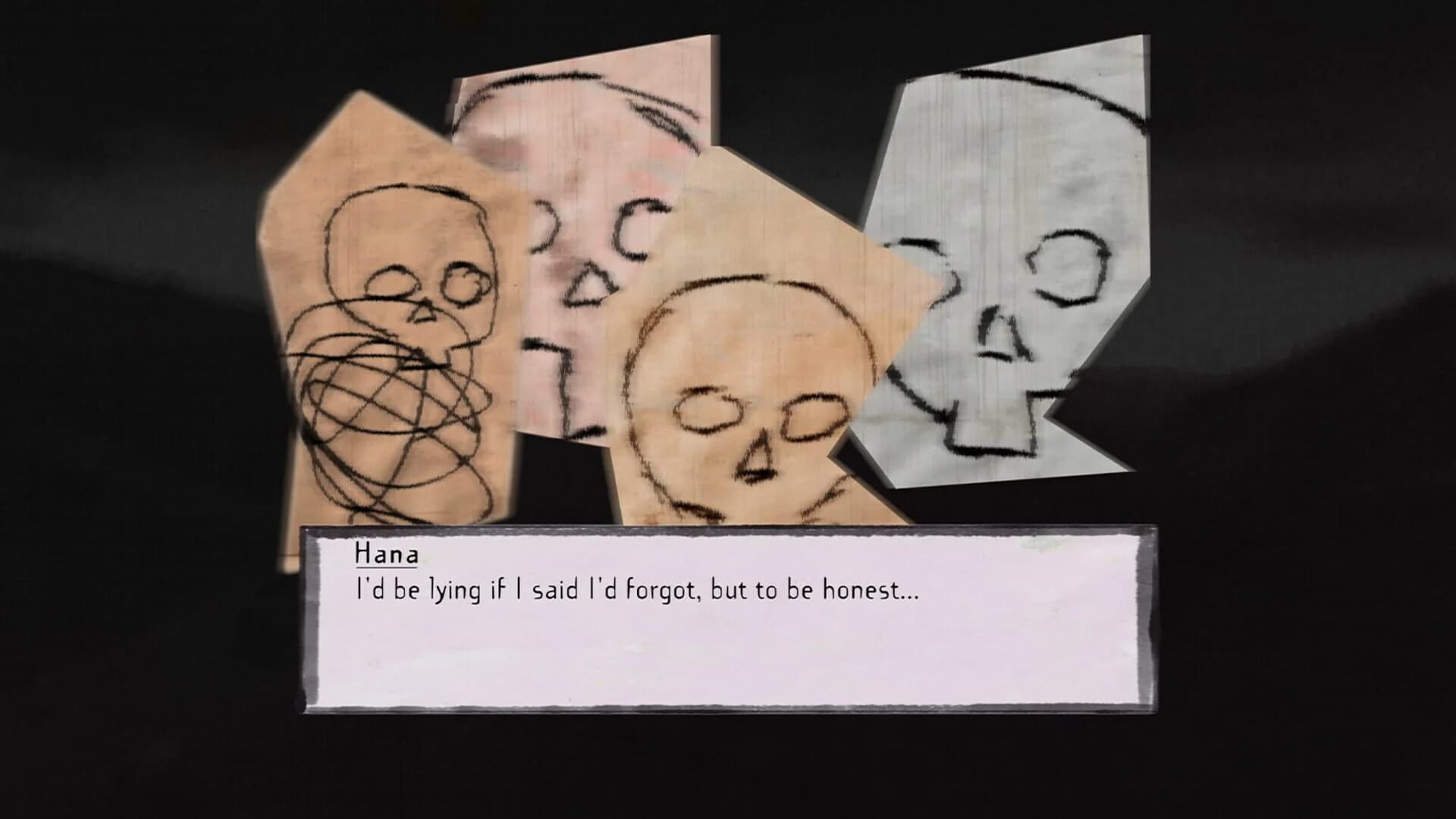Click the scribbled-over skull drawing on the left
The image size is (1456, 819).
click(x=394, y=303)
